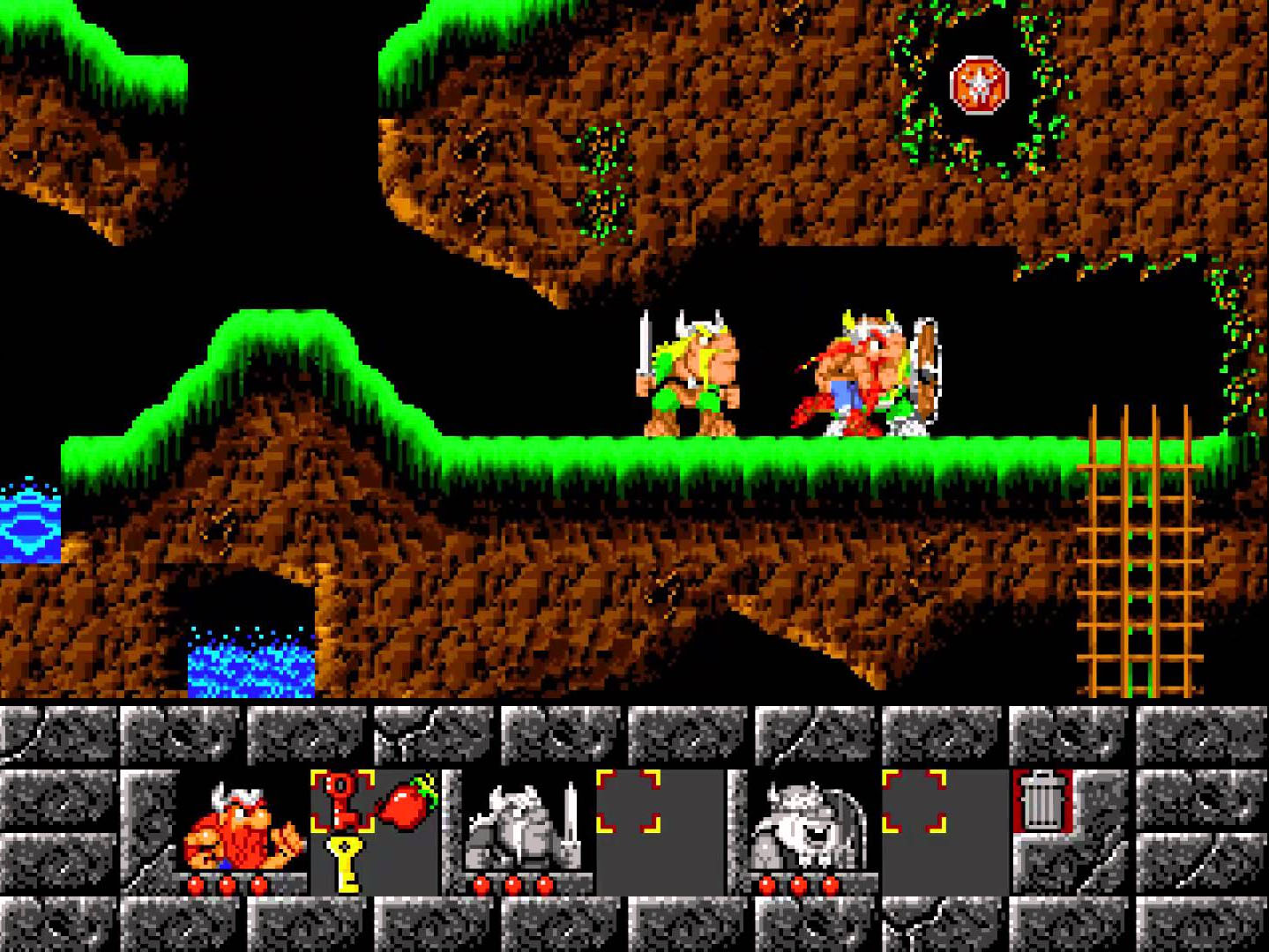Select Erik the Swift's red-bearded portrait
This screenshot has width=1269, height=952.
point(243,826)
